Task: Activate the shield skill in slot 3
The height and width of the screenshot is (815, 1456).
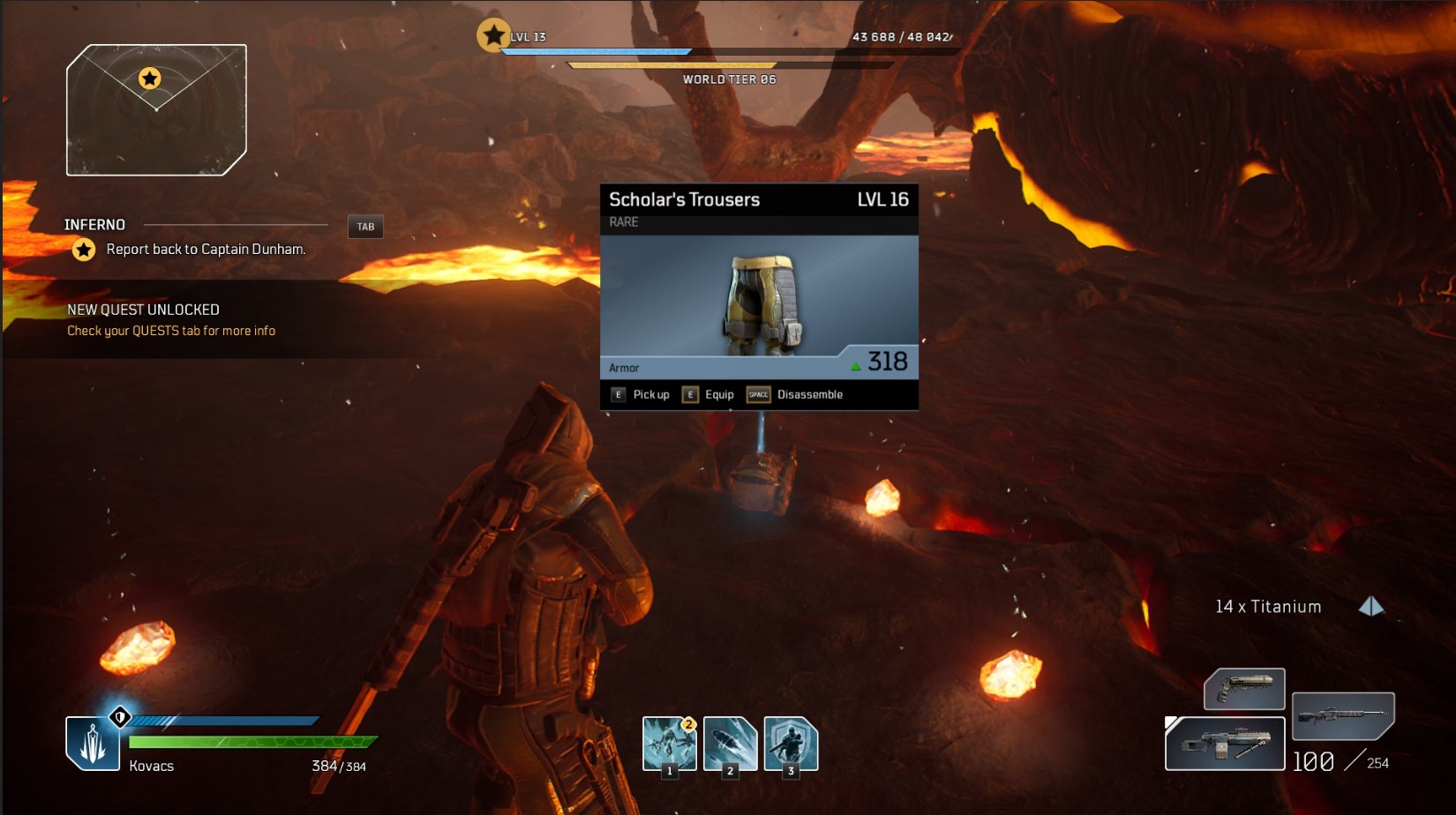Action: coord(790,744)
